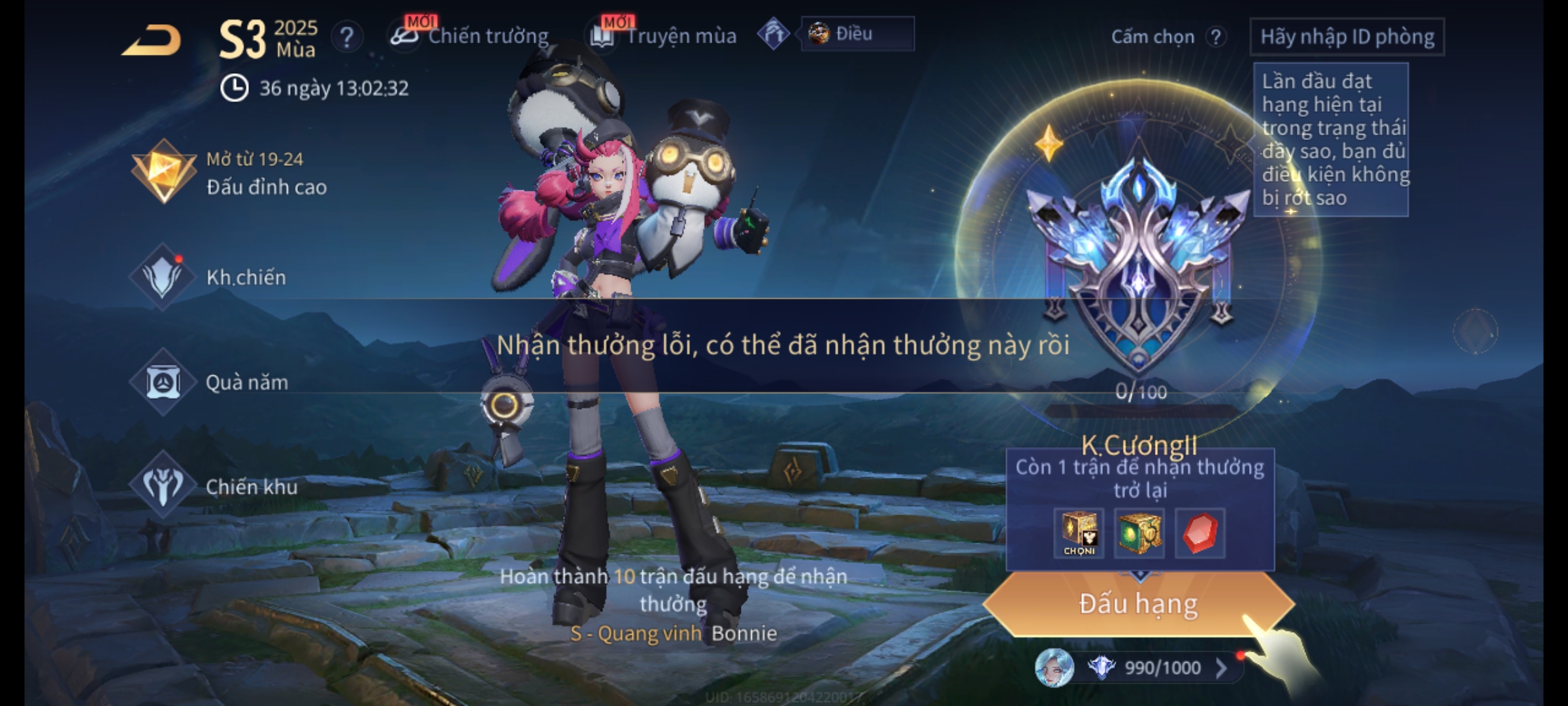
Task: Open Chiến trường battlefield menu
Action: (470, 36)
